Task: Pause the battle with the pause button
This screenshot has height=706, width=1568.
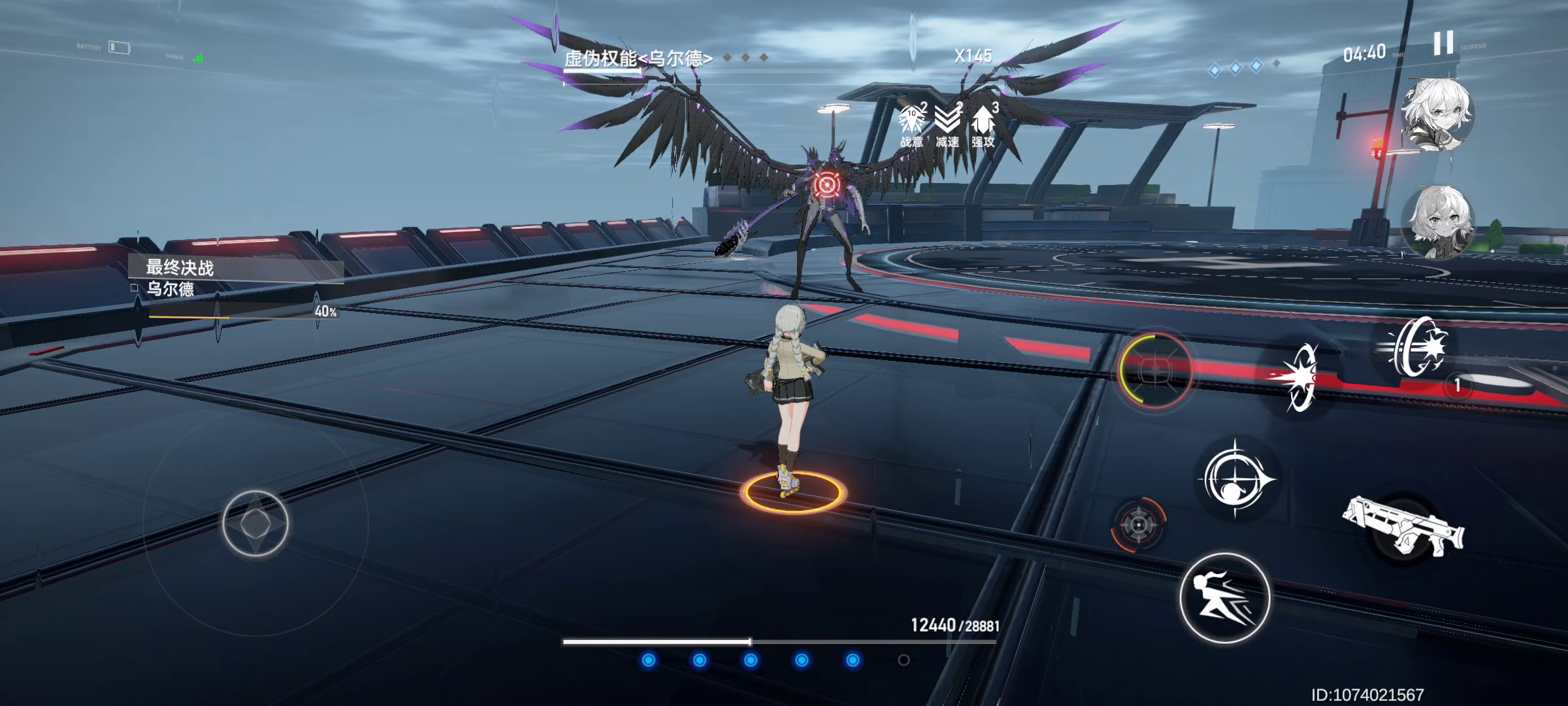Action: (1443, 43)
